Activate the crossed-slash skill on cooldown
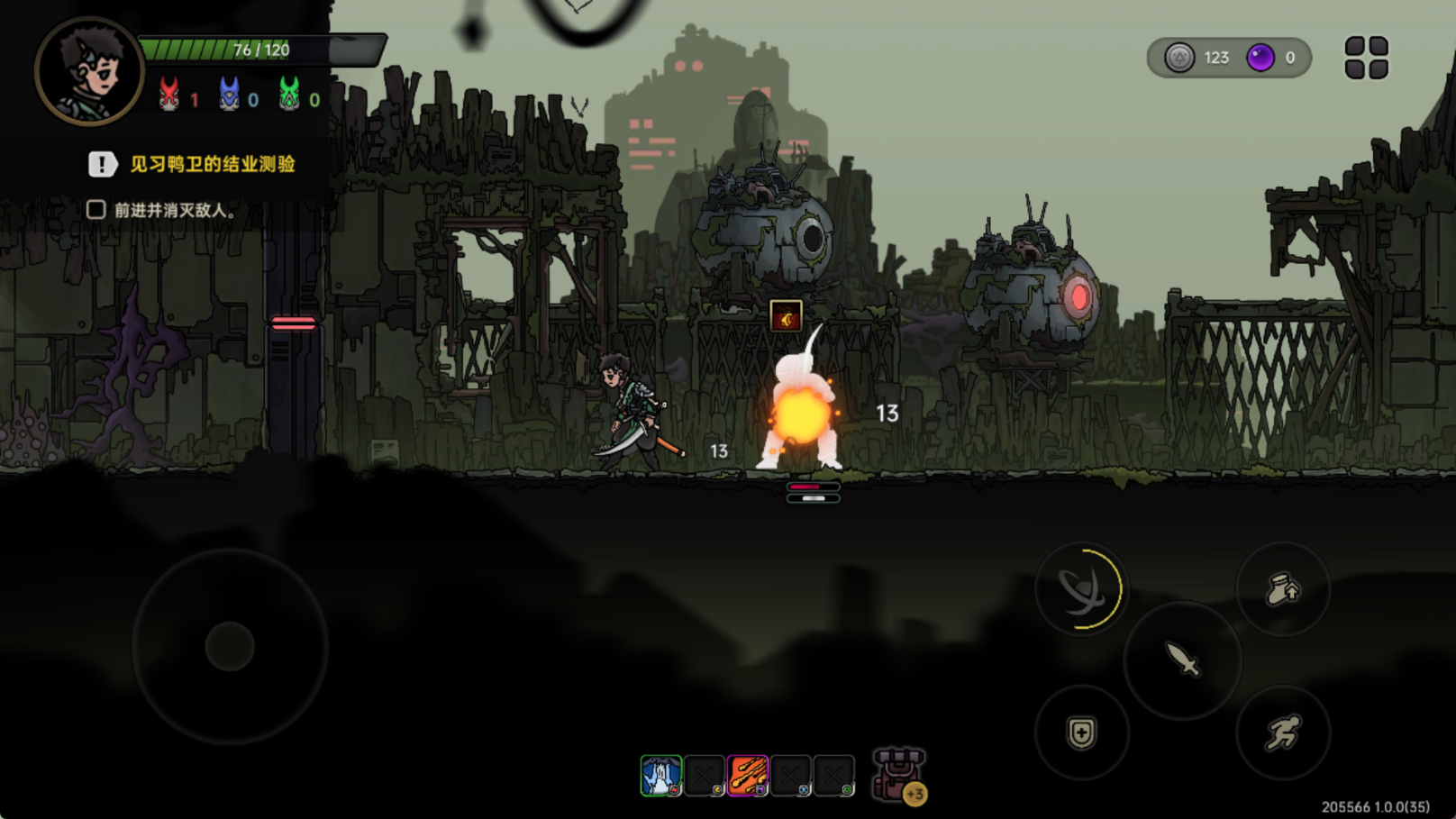This screenshot has width=1456, height=819. [x=1080, y=590]
